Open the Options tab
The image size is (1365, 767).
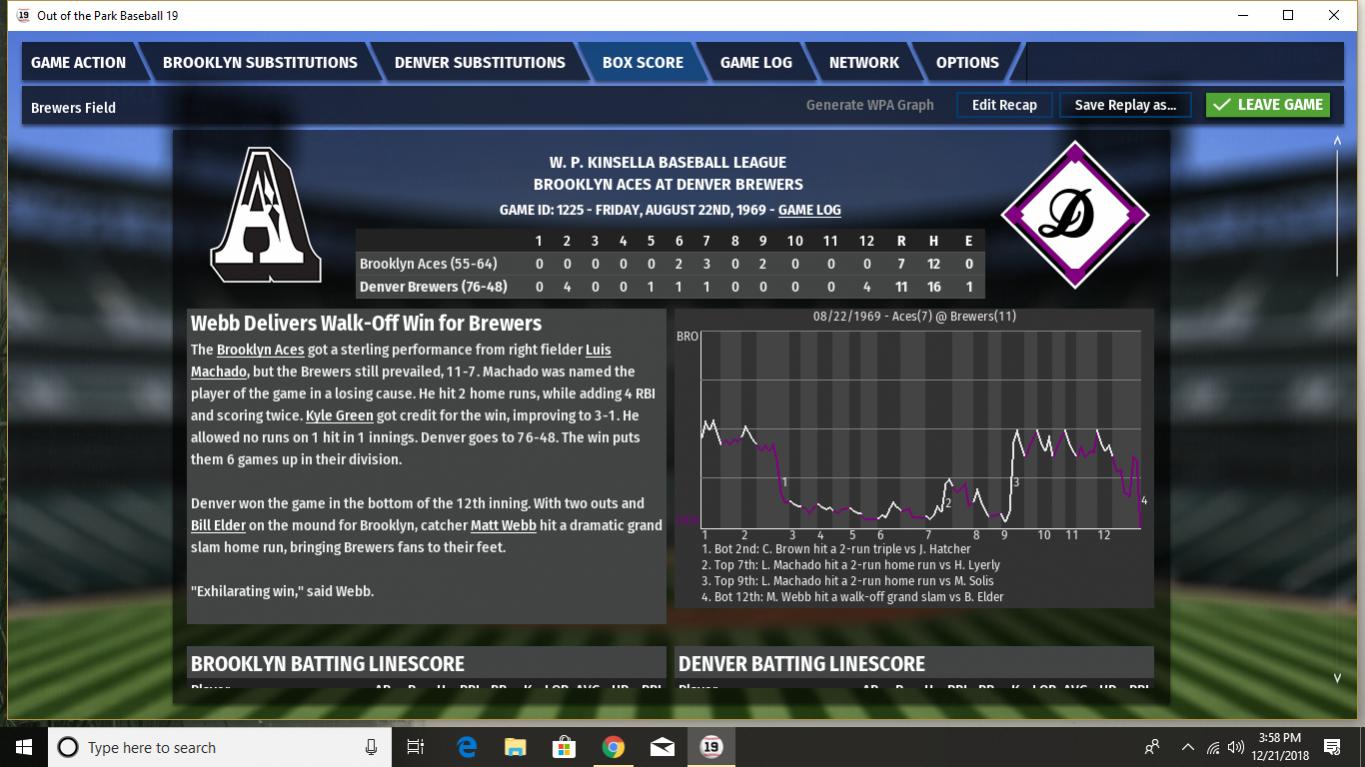click(x=967, y=62)
